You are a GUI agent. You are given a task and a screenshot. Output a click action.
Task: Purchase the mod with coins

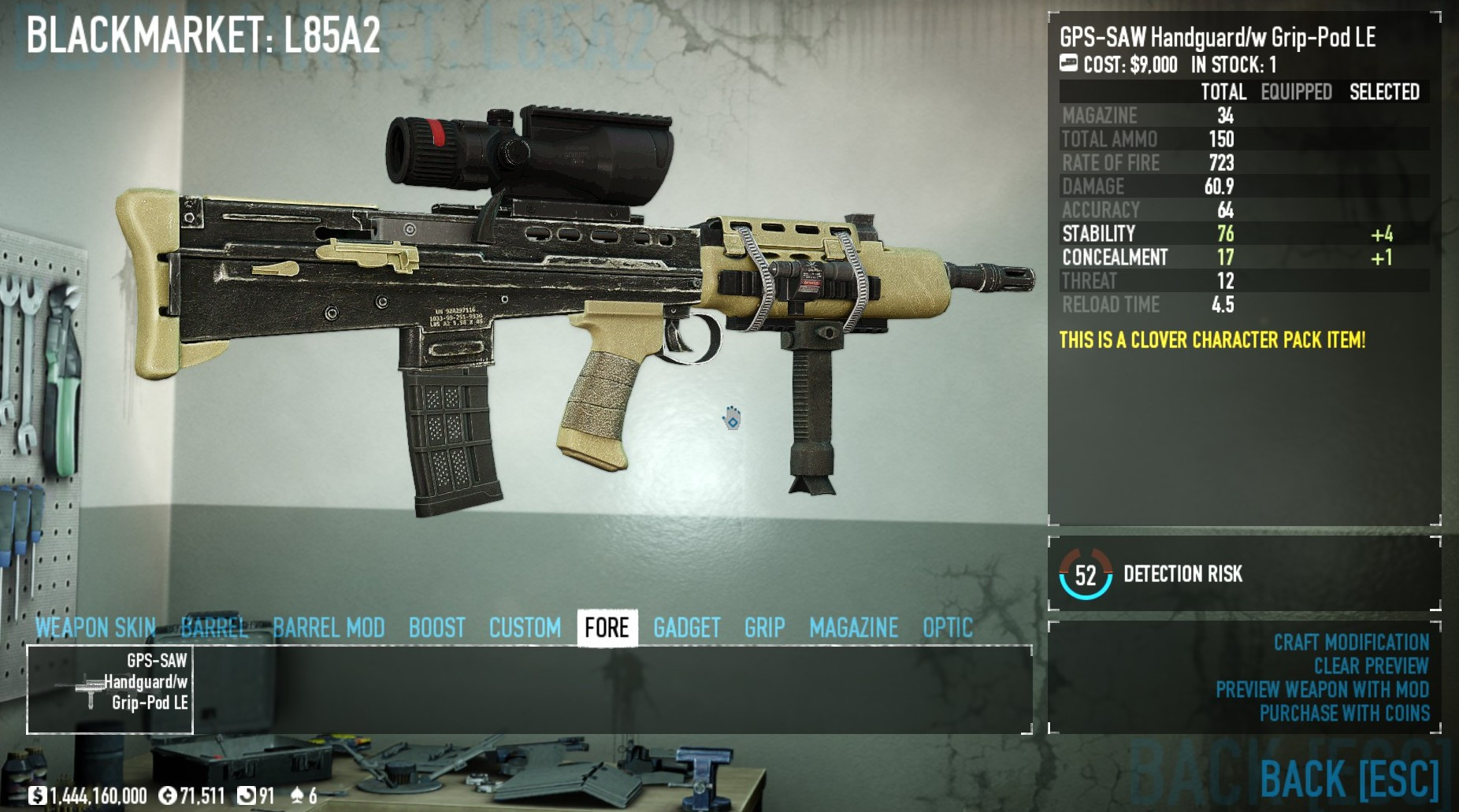point(1344,714)
